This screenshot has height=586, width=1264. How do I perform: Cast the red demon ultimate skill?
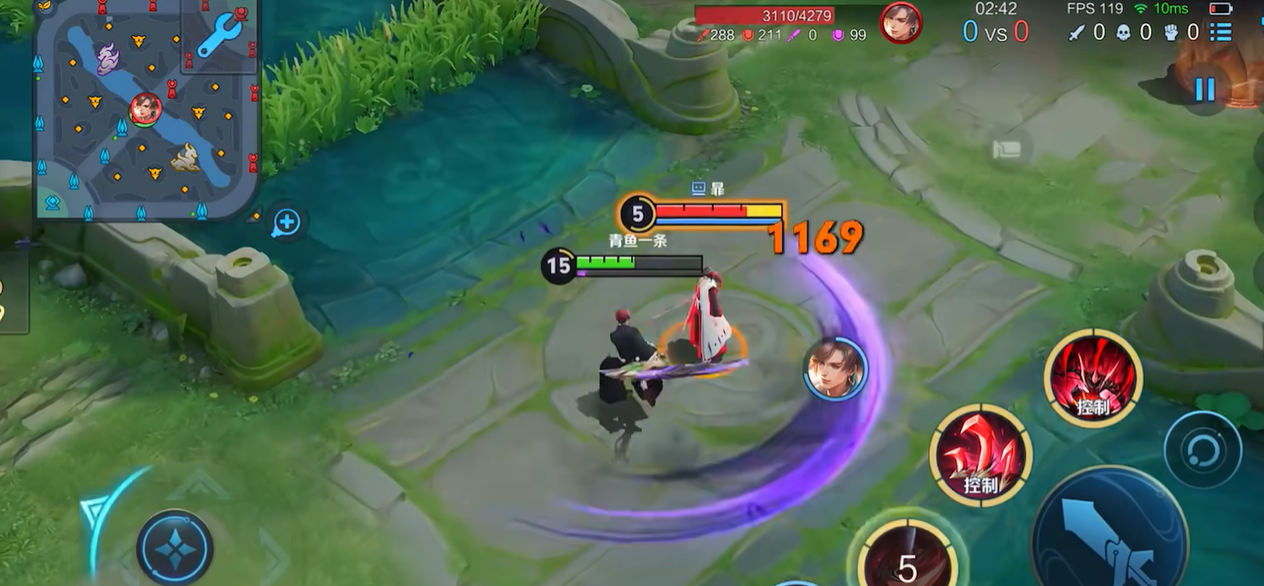tap(1092, 378)
